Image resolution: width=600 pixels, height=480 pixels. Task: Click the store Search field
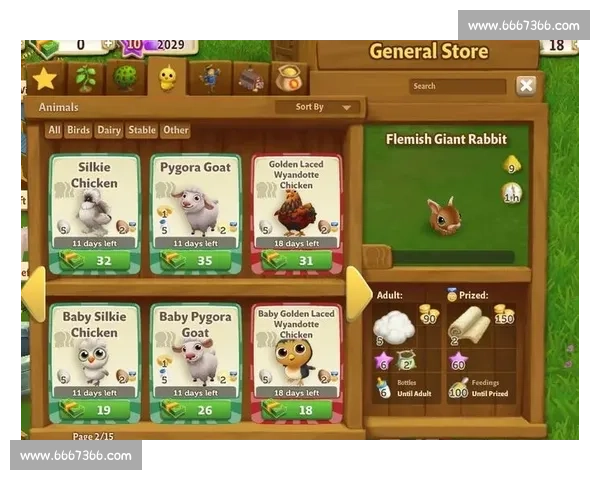[x=457, y=86]
